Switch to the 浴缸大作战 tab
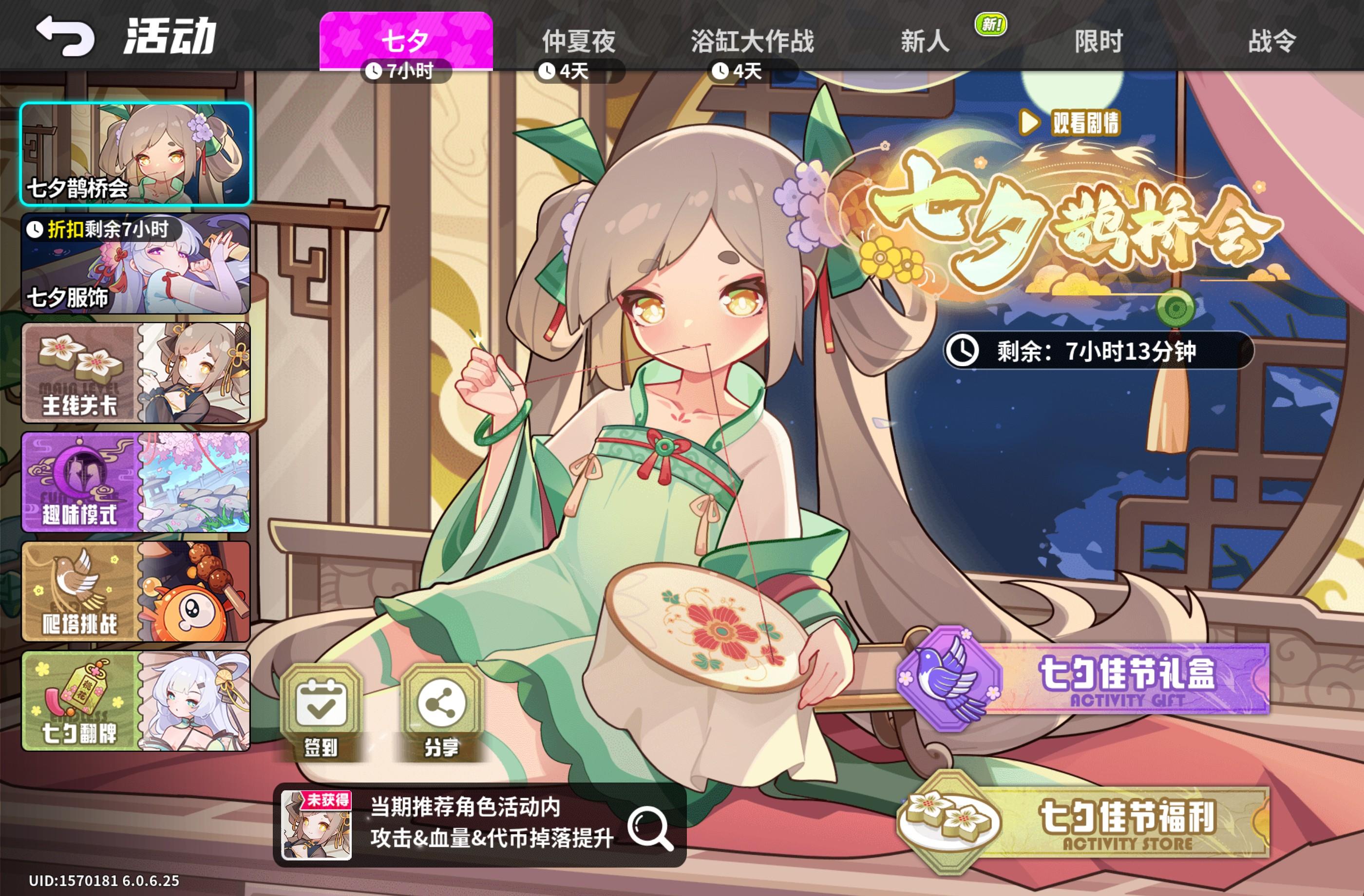This screenshot has width=1364, height=896. [x=751, y=40]
